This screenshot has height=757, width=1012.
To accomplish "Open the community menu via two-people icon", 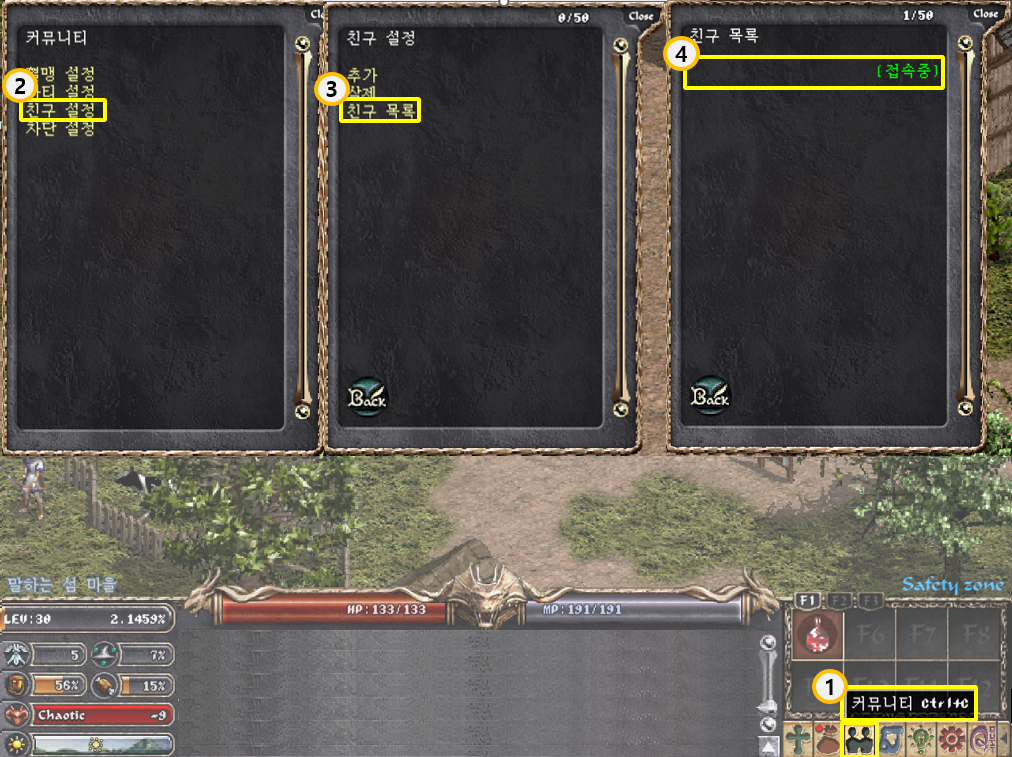I will point(859,739).
